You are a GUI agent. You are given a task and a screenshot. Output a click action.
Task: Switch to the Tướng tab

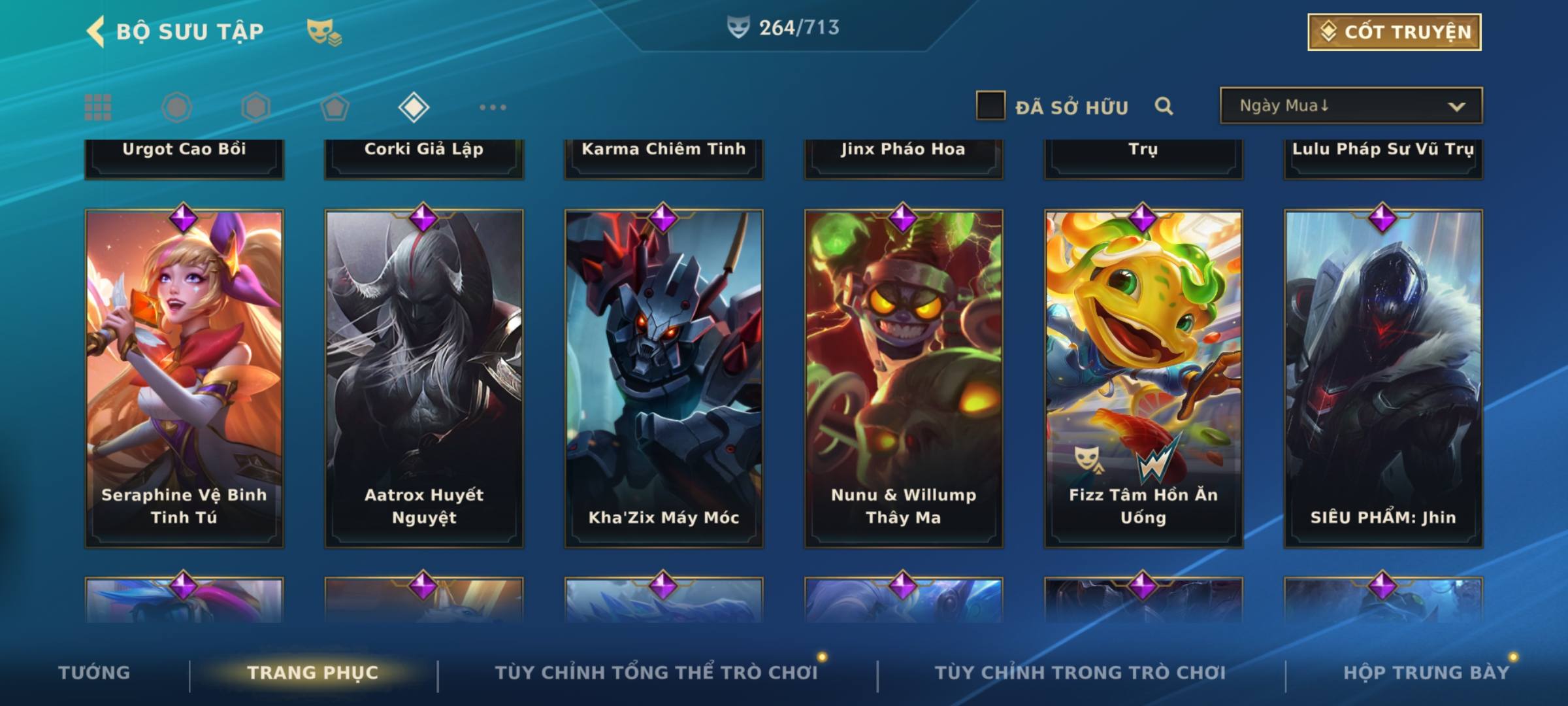point(94,673)
